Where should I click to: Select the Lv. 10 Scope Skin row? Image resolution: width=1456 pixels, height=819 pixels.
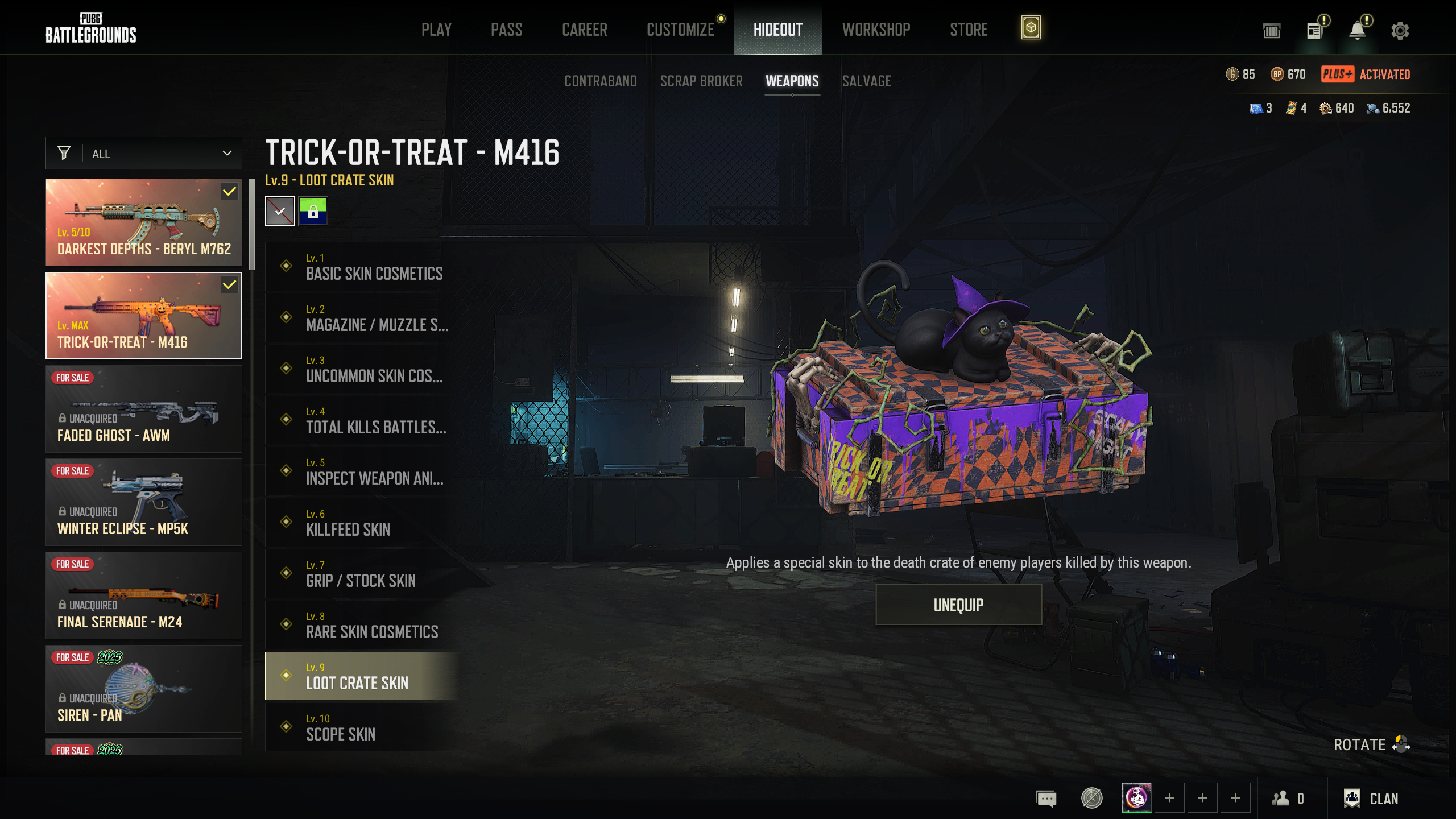pyautogui.click(x=364, y=727)
